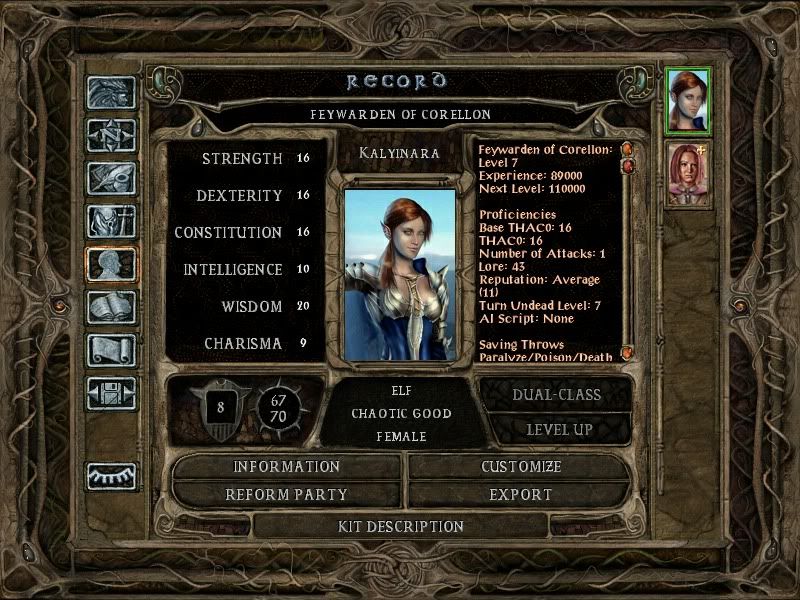Click the Dual-Class button

pyautogui.click(x=556, y=394)
